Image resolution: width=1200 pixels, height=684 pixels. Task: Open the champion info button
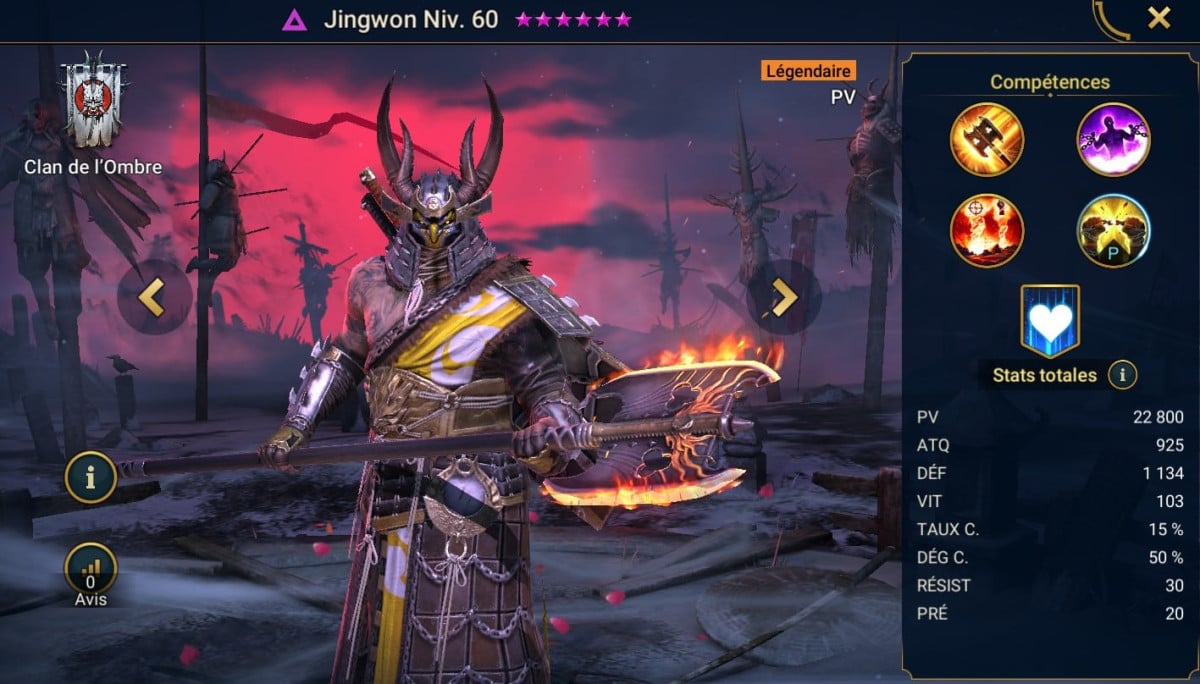coord(91,478)
